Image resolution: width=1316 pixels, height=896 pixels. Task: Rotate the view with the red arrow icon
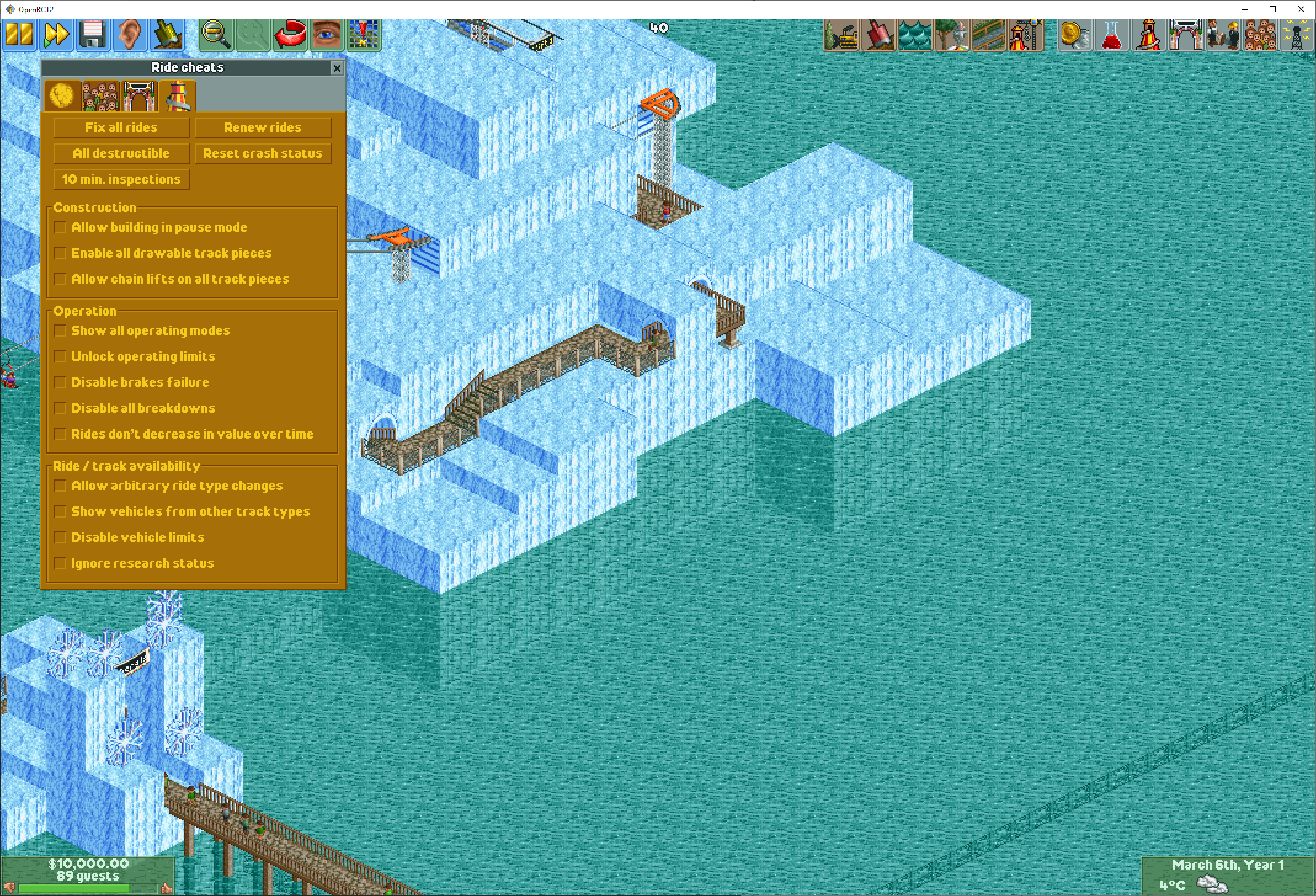[289, 34]
